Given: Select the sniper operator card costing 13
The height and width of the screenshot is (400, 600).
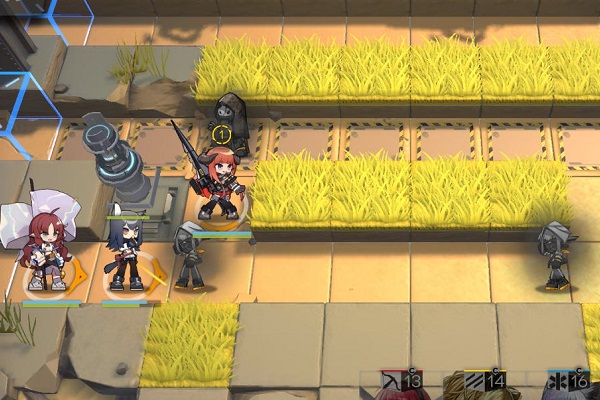Looking at the screenshot, I should (400, 384).
